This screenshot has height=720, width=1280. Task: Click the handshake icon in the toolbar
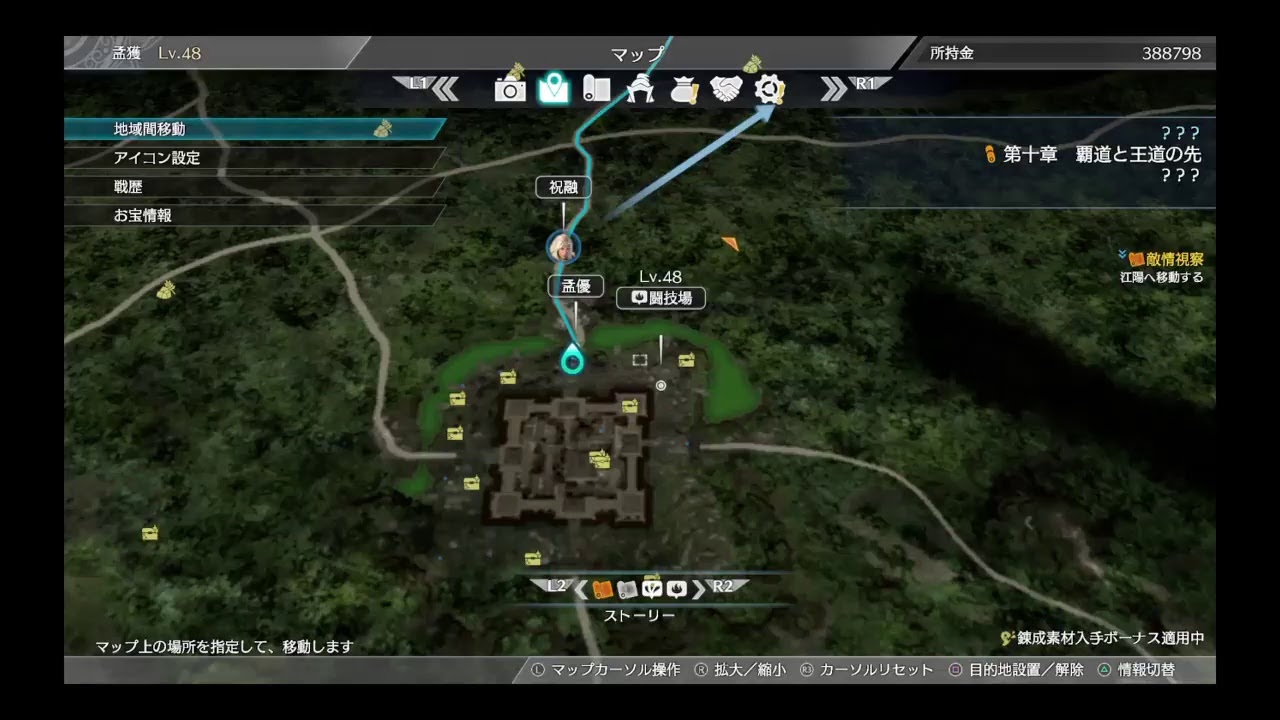727,89
